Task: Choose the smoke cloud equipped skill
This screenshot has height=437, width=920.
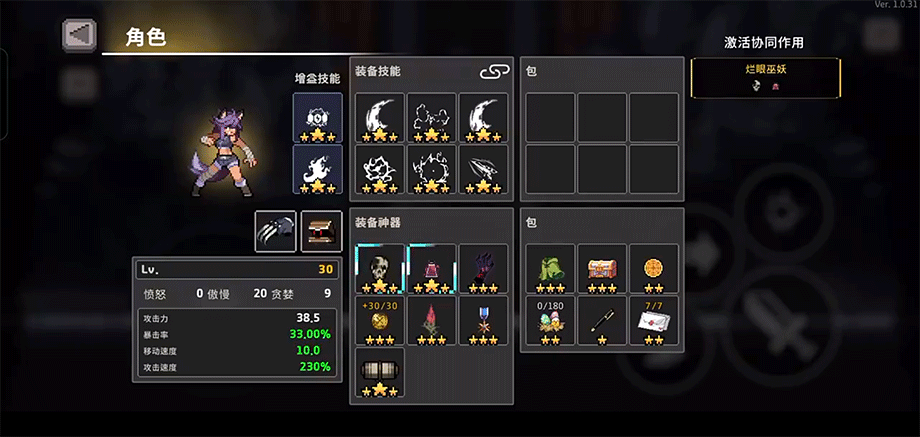Action: (x=432, y=117)
